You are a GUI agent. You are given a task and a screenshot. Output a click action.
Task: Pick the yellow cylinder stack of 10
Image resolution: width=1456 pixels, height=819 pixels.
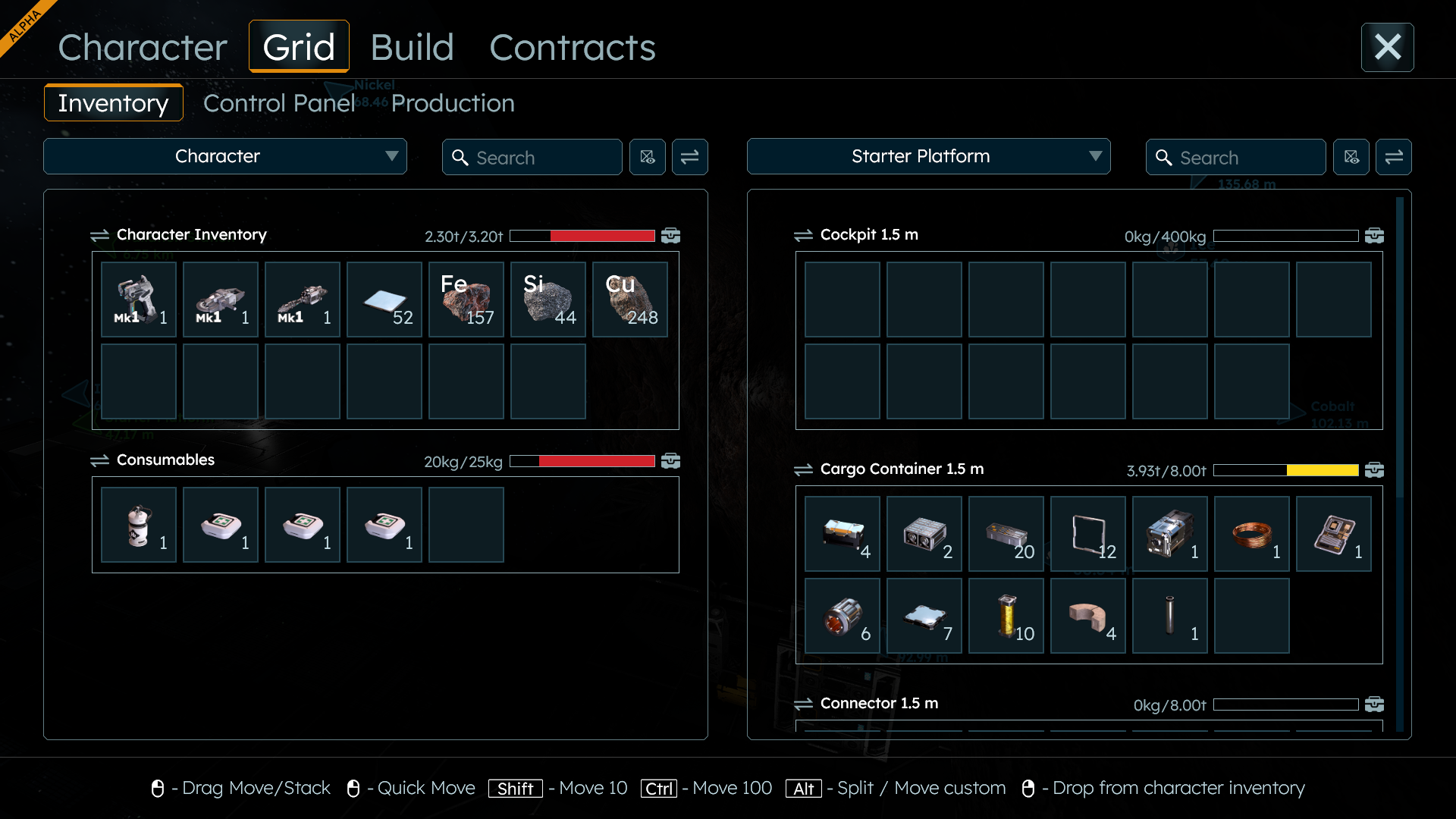point(1006,616)
